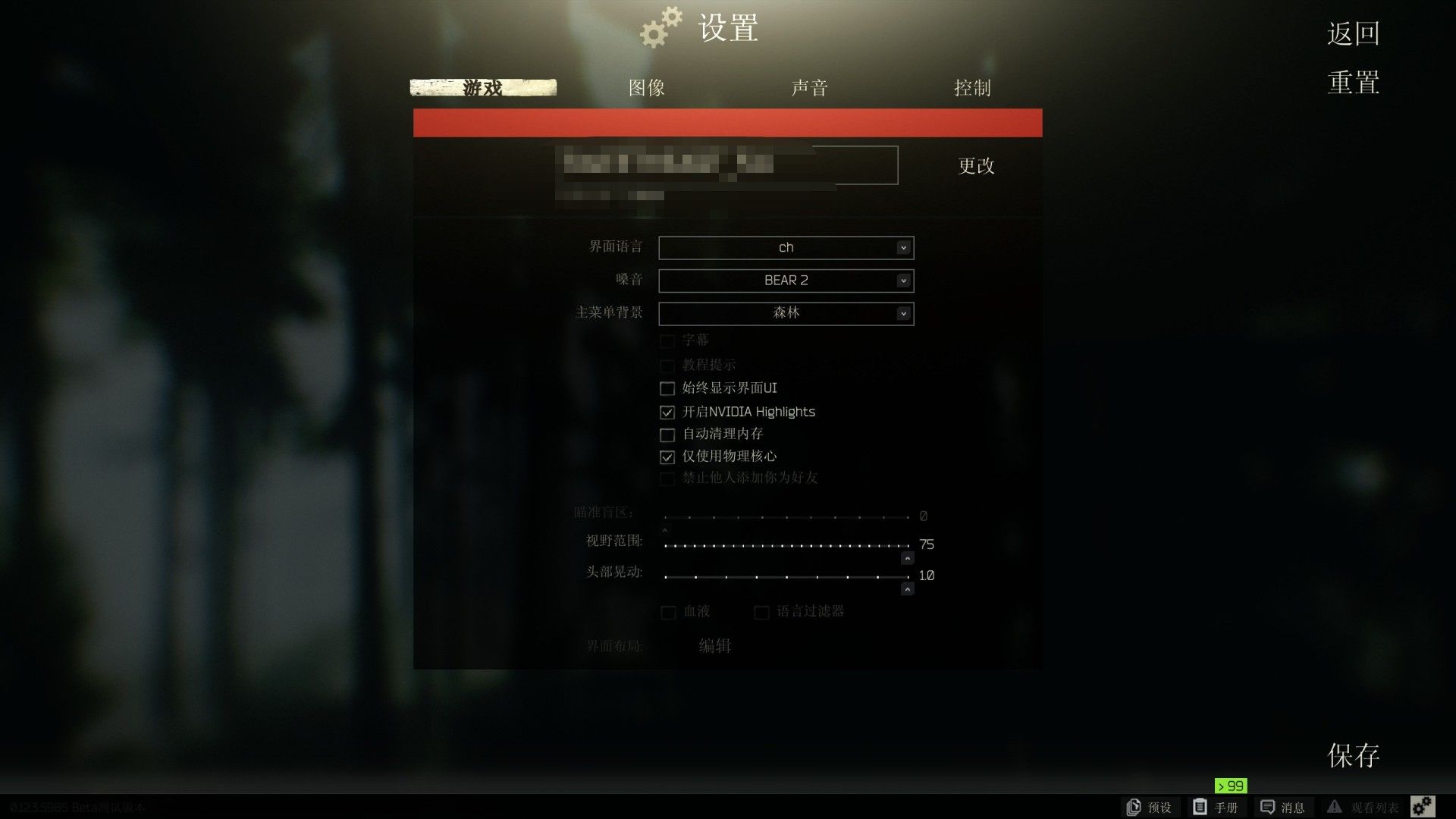Screen dimensions: 1456x819
Task: Adjust the 视野范围 field of view slider
Action: (x=785, y=545)
